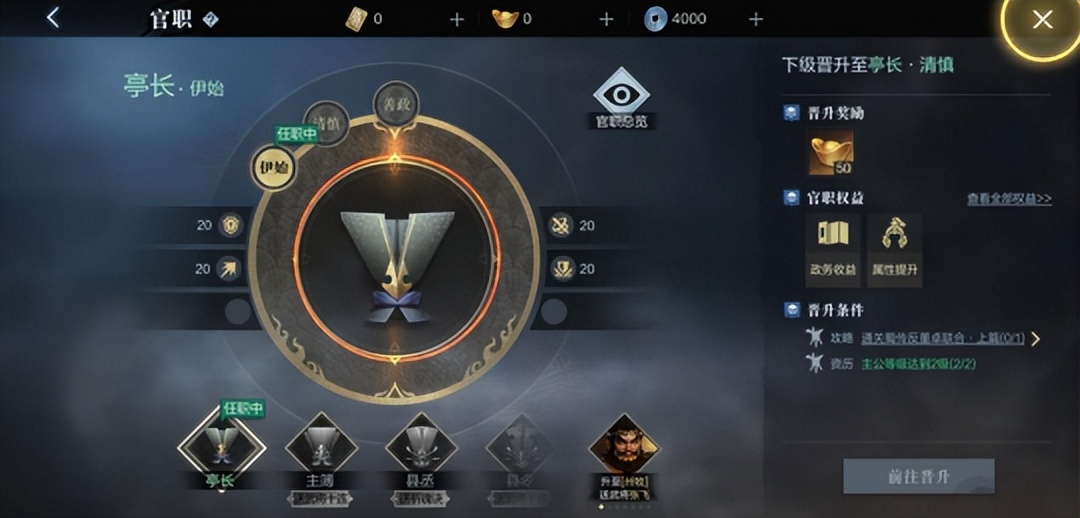Open the 官职 help question mark
The image size is (1080, 518).
pos(211,20)
